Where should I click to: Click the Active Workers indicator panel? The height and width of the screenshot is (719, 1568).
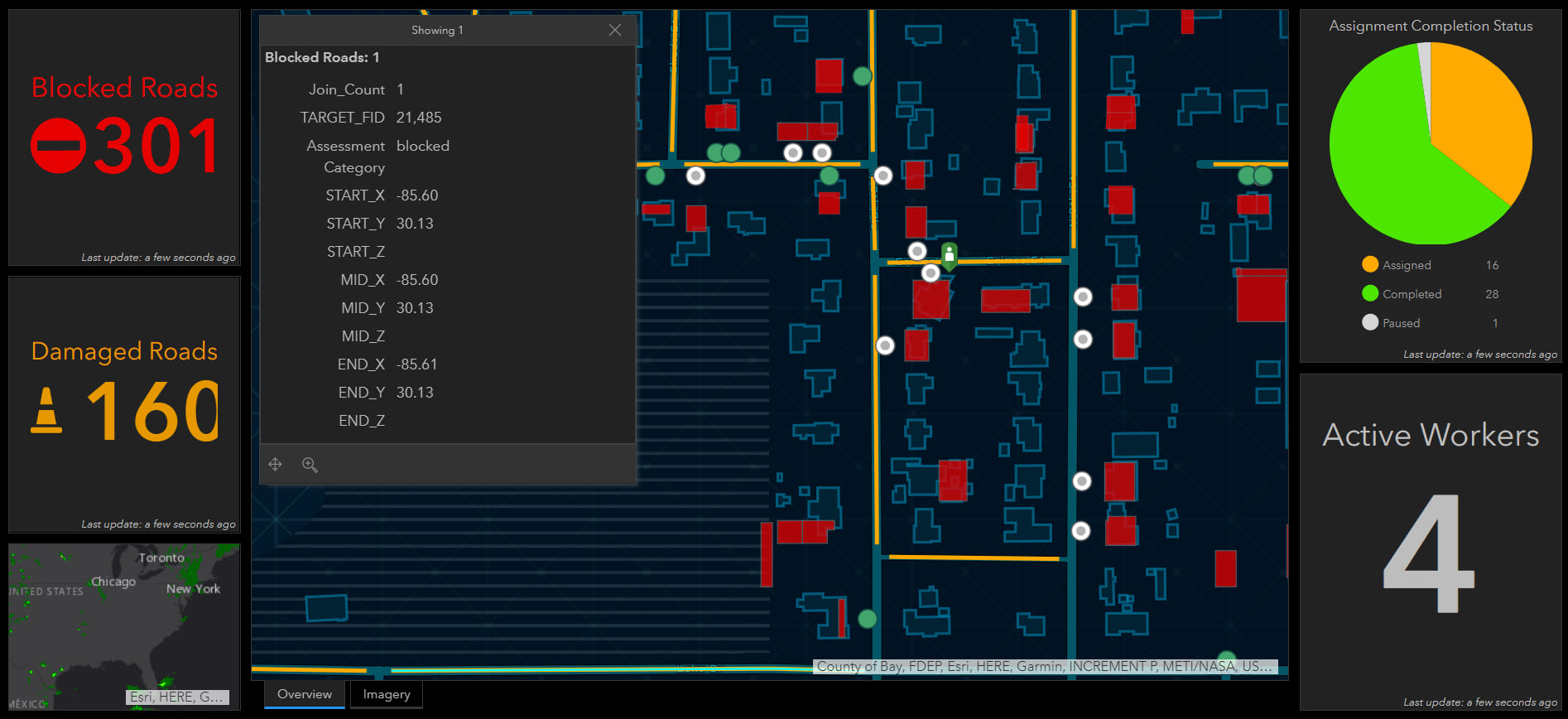1431,541
